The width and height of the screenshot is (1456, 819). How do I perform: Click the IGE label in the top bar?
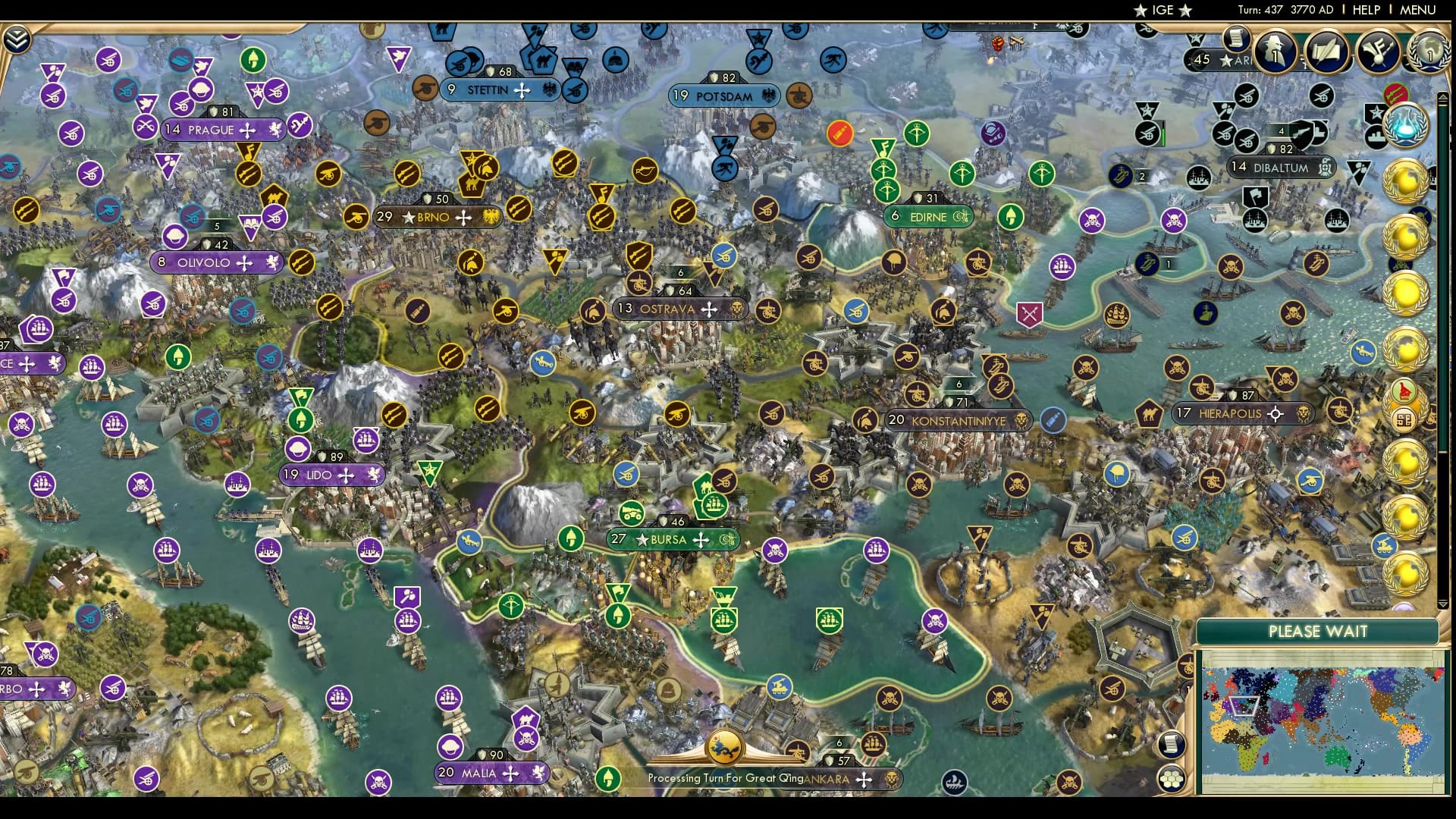(1160, 11)
